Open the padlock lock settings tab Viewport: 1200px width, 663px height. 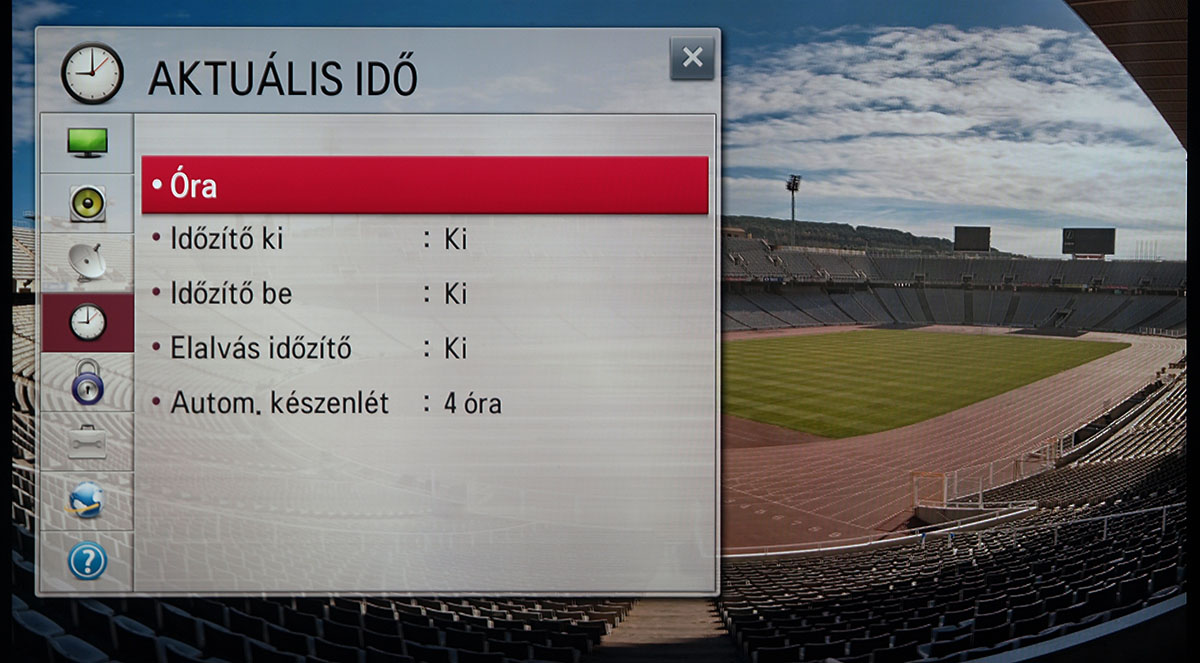tap(87, 381)
